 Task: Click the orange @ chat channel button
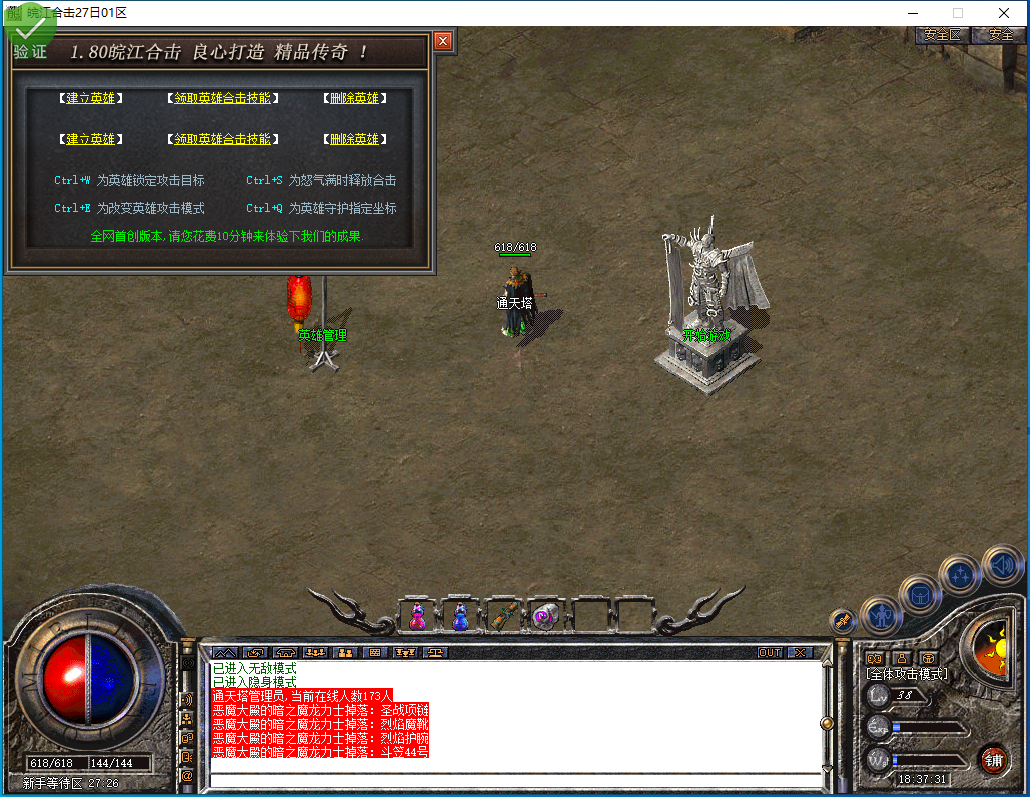coord(186,775)
